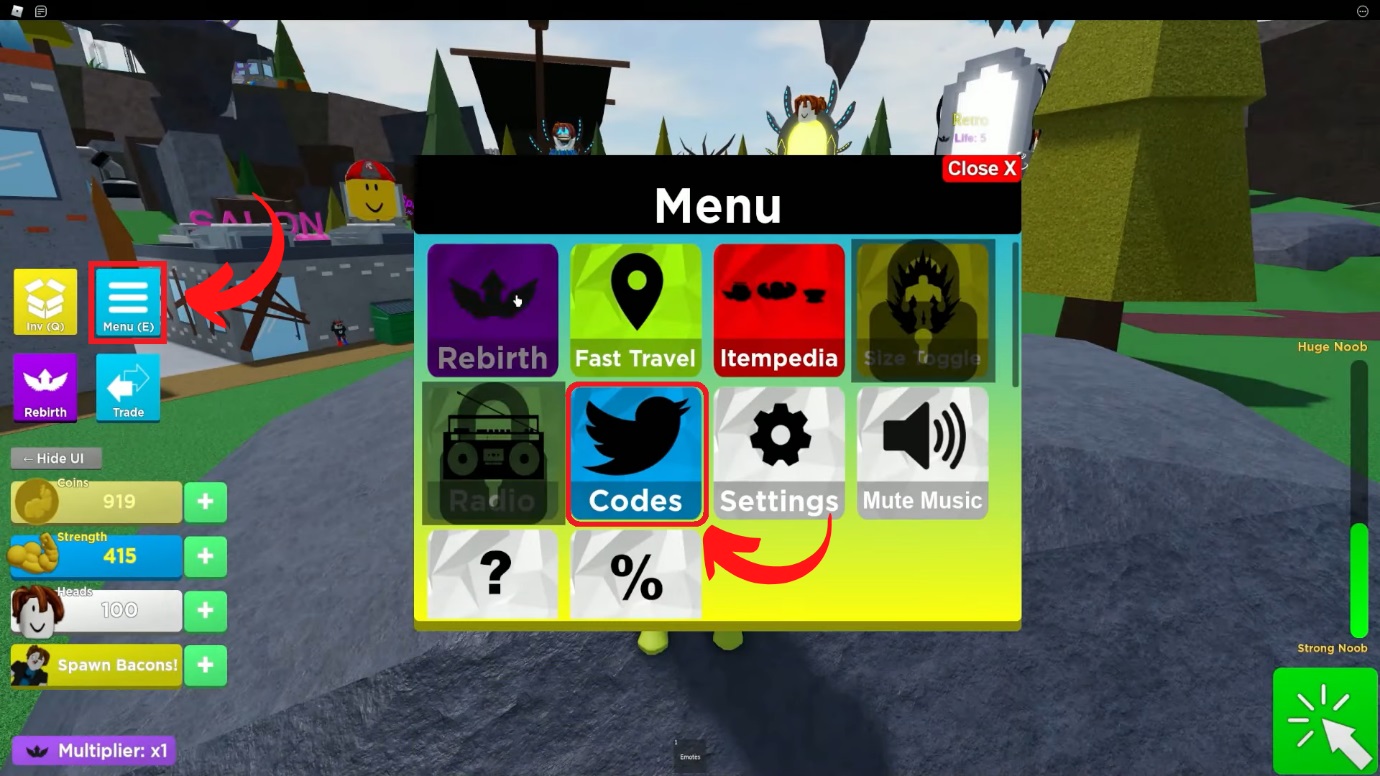Open the Rebirth menu tile

tap(492, 309)
